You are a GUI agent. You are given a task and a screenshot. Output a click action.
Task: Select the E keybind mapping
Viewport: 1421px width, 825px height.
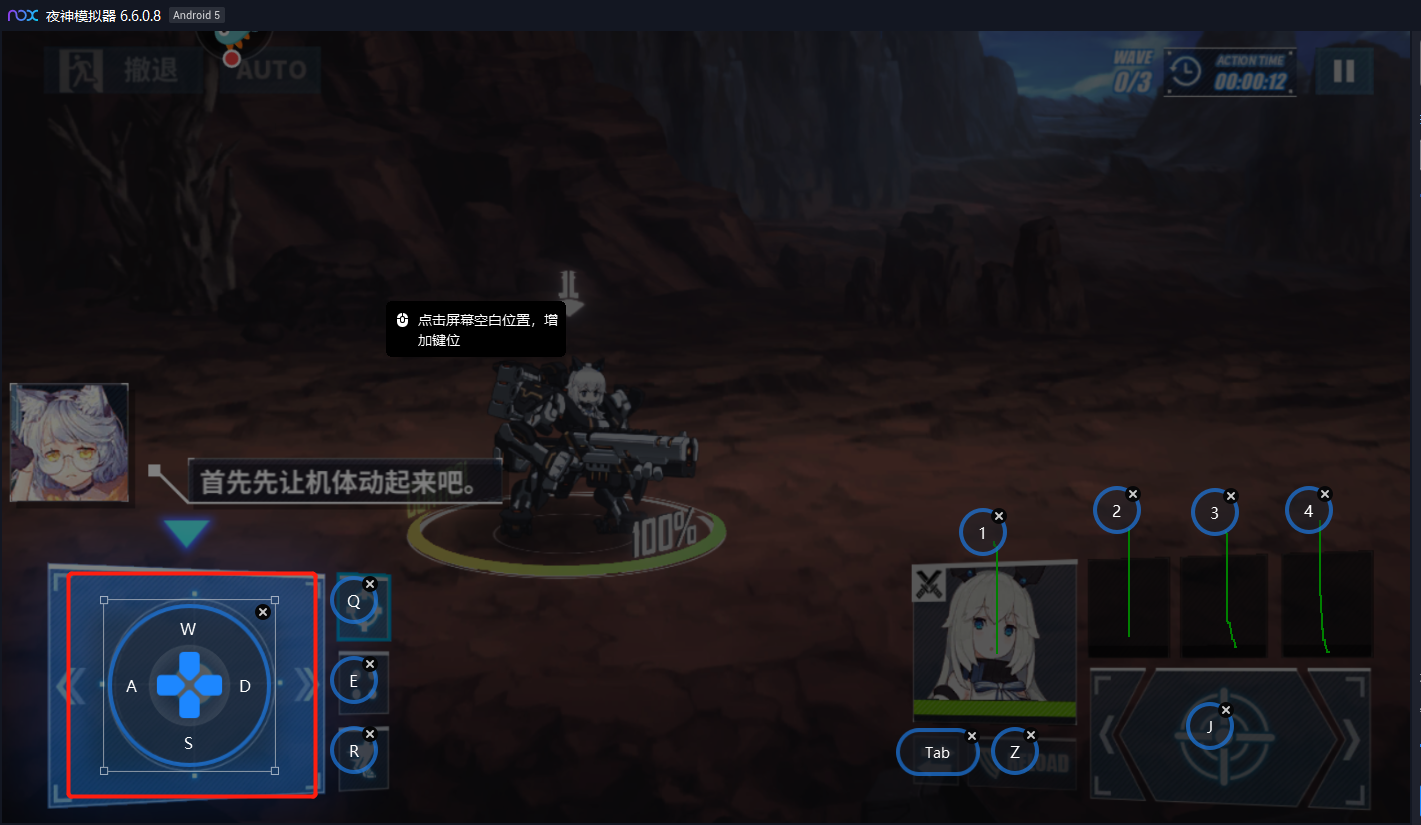pos(353,681)
